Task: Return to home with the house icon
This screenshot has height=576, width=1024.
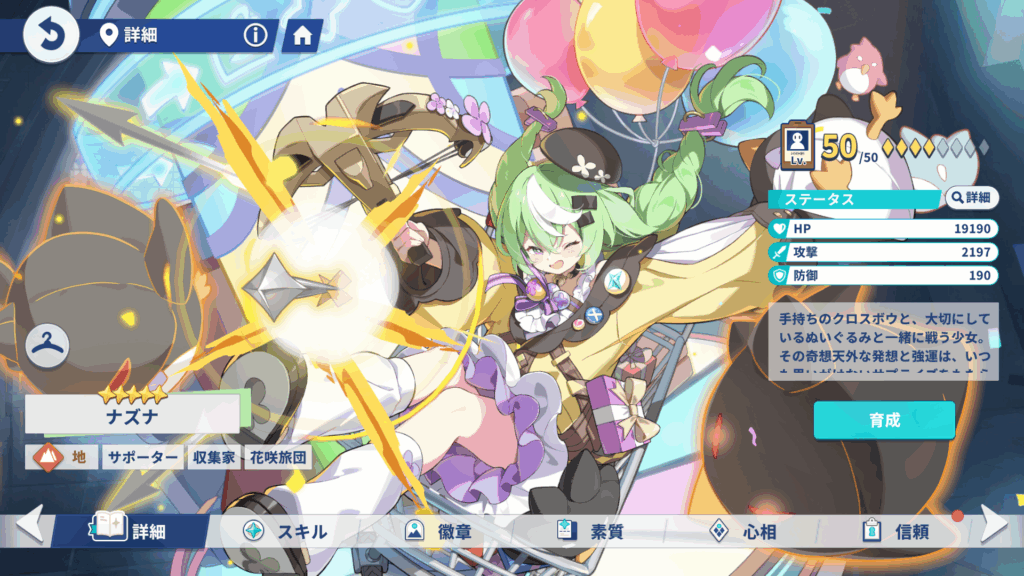Action: pyautogui.click(x=302, y=36)
